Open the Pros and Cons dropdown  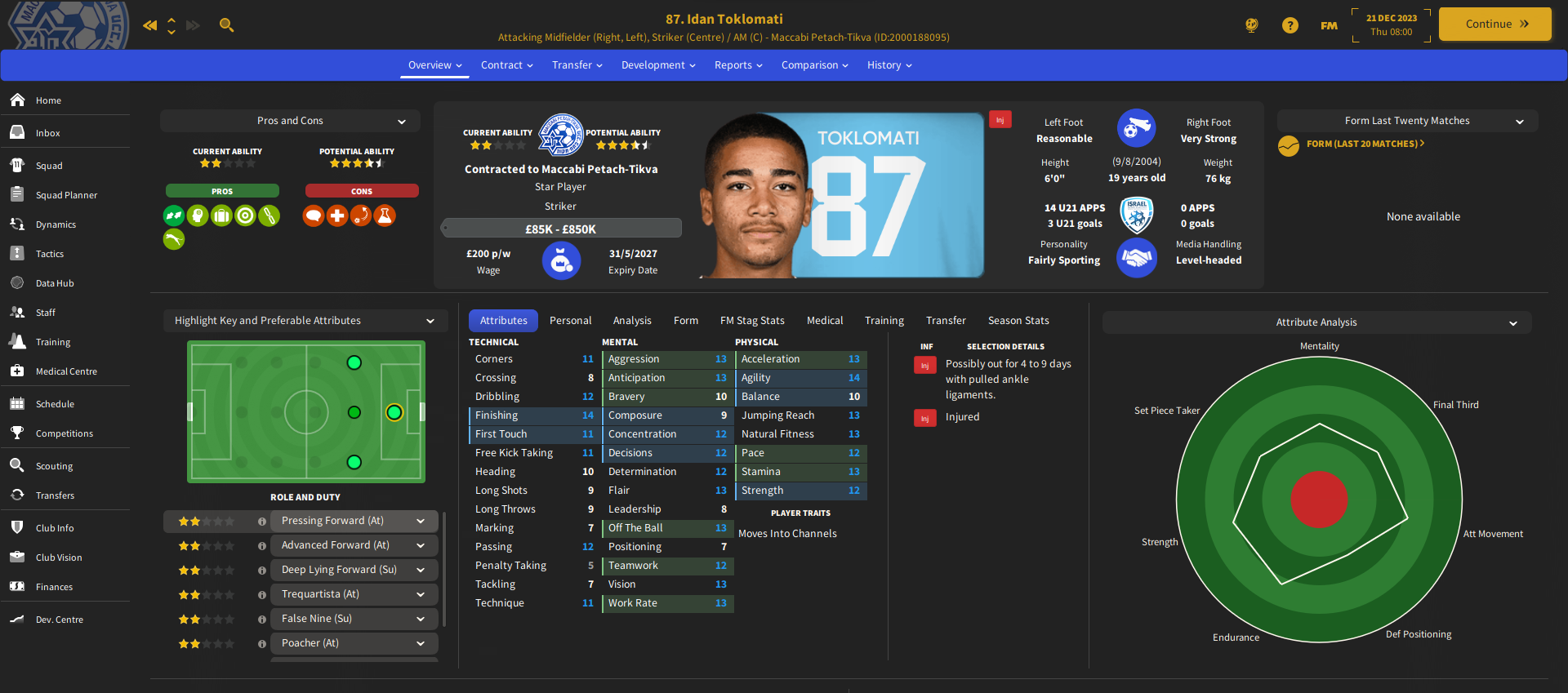click(291, 121)
